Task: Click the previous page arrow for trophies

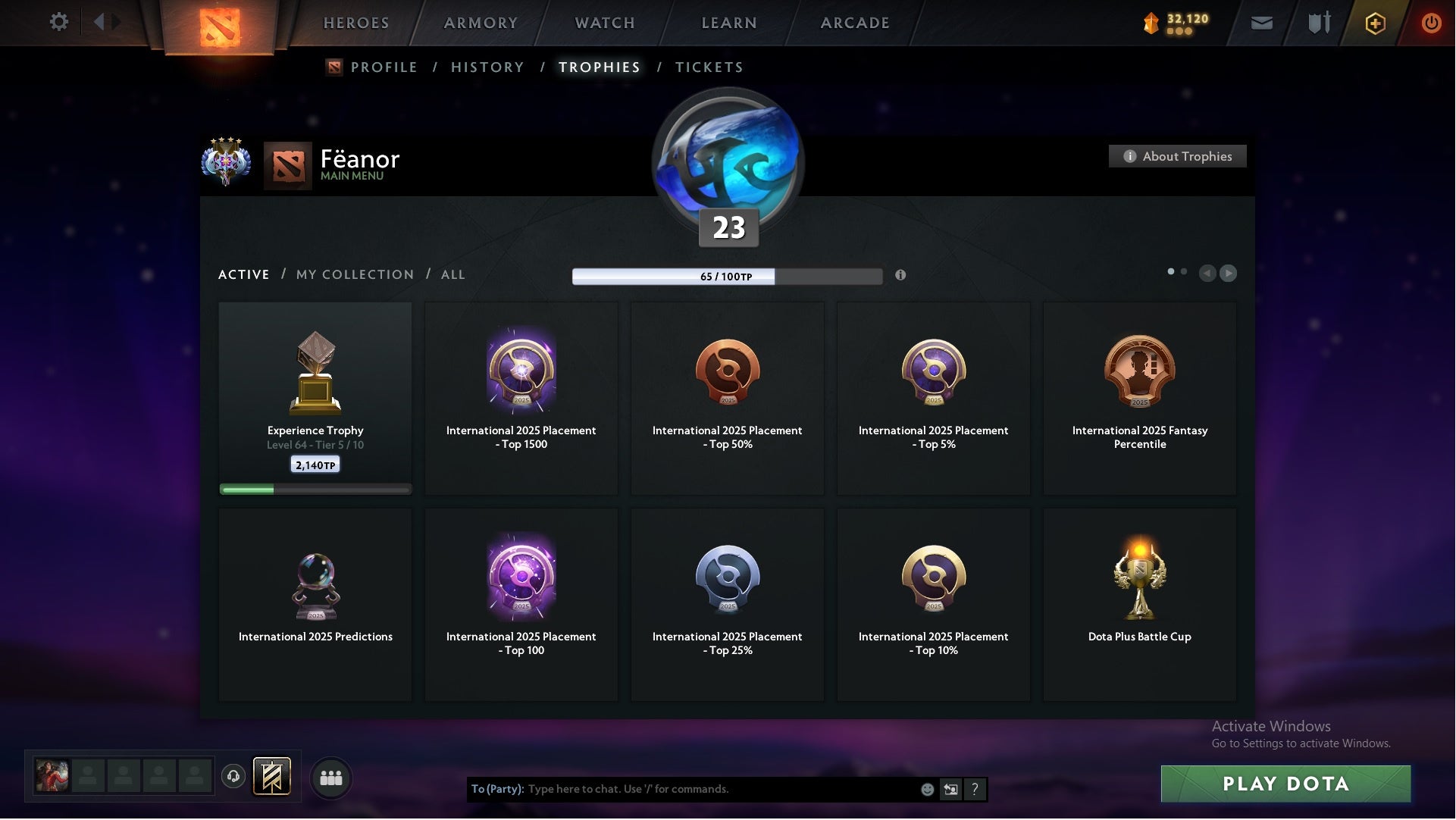Action: tap(1207, 274)
